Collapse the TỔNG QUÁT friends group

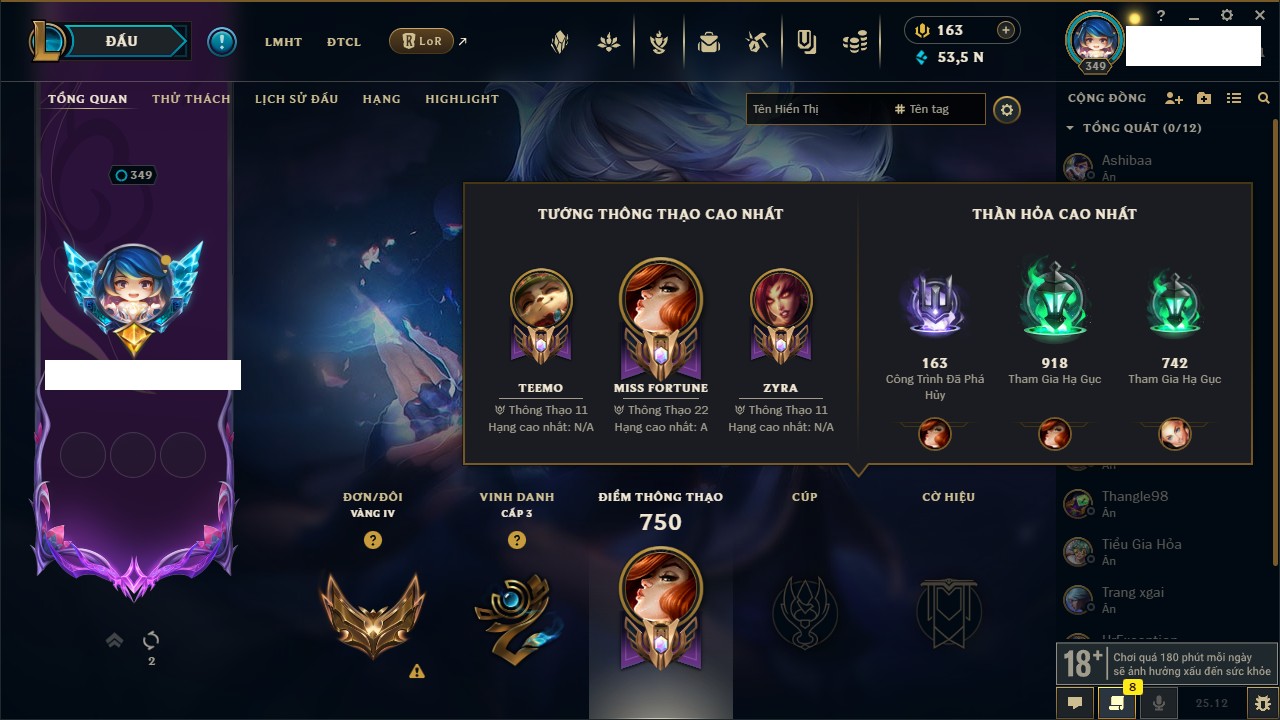(1070, 128)
